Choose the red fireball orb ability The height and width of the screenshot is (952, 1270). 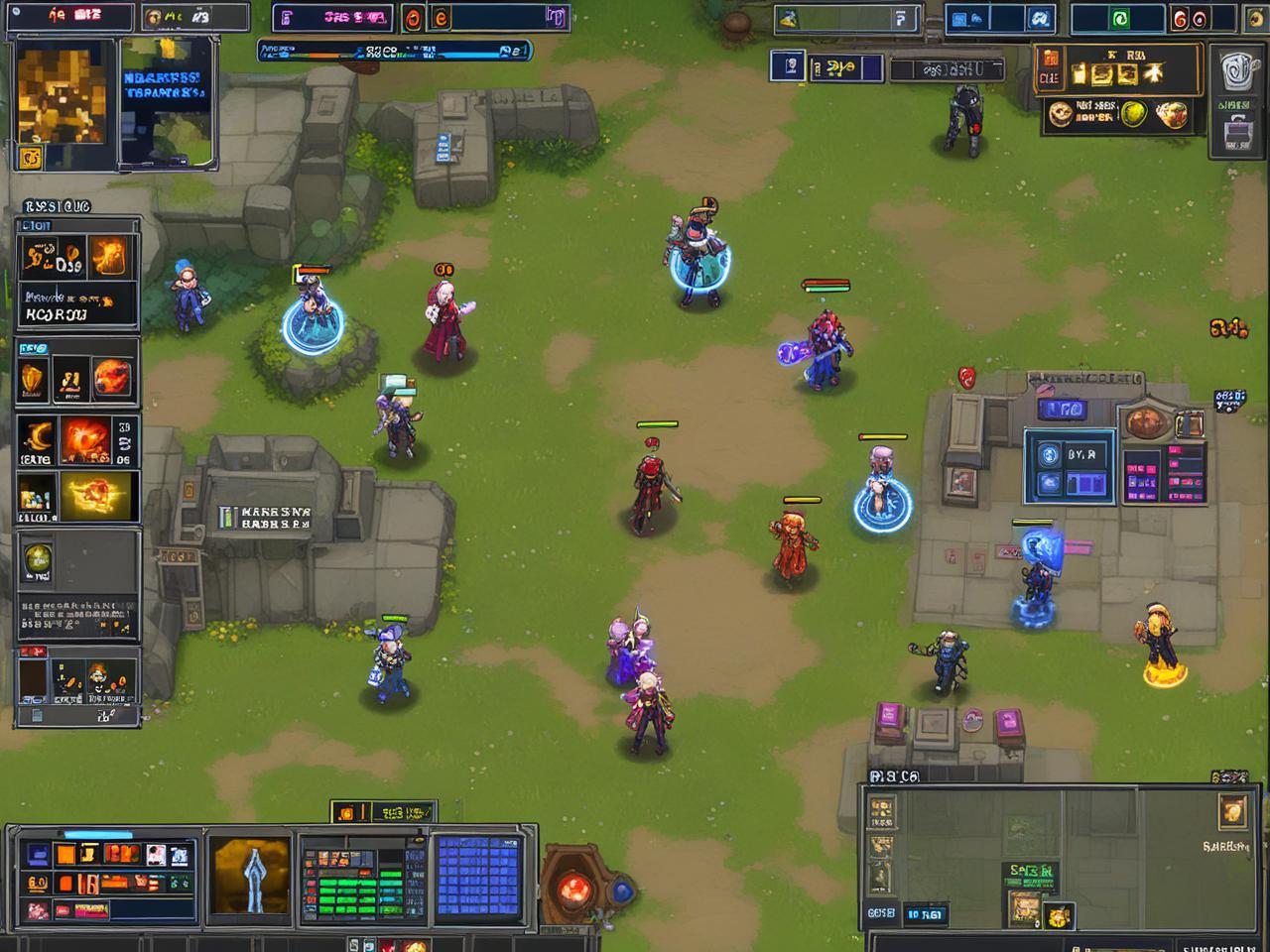point(111,377)
